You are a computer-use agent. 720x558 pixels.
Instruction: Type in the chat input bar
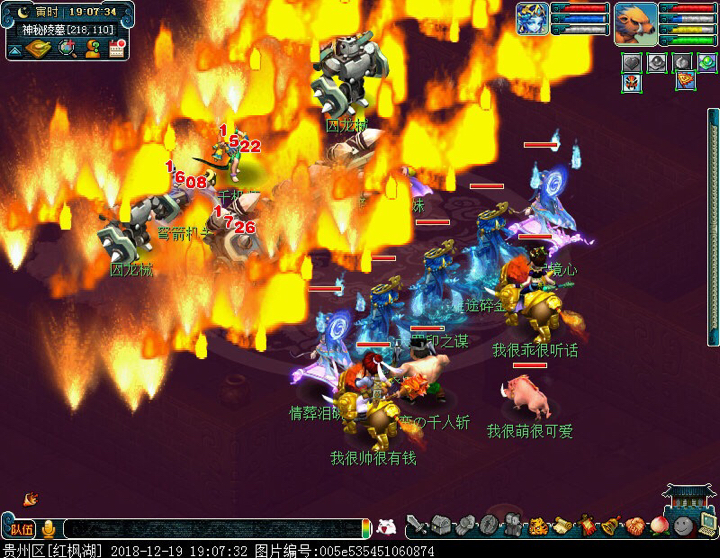coord(210,529)
